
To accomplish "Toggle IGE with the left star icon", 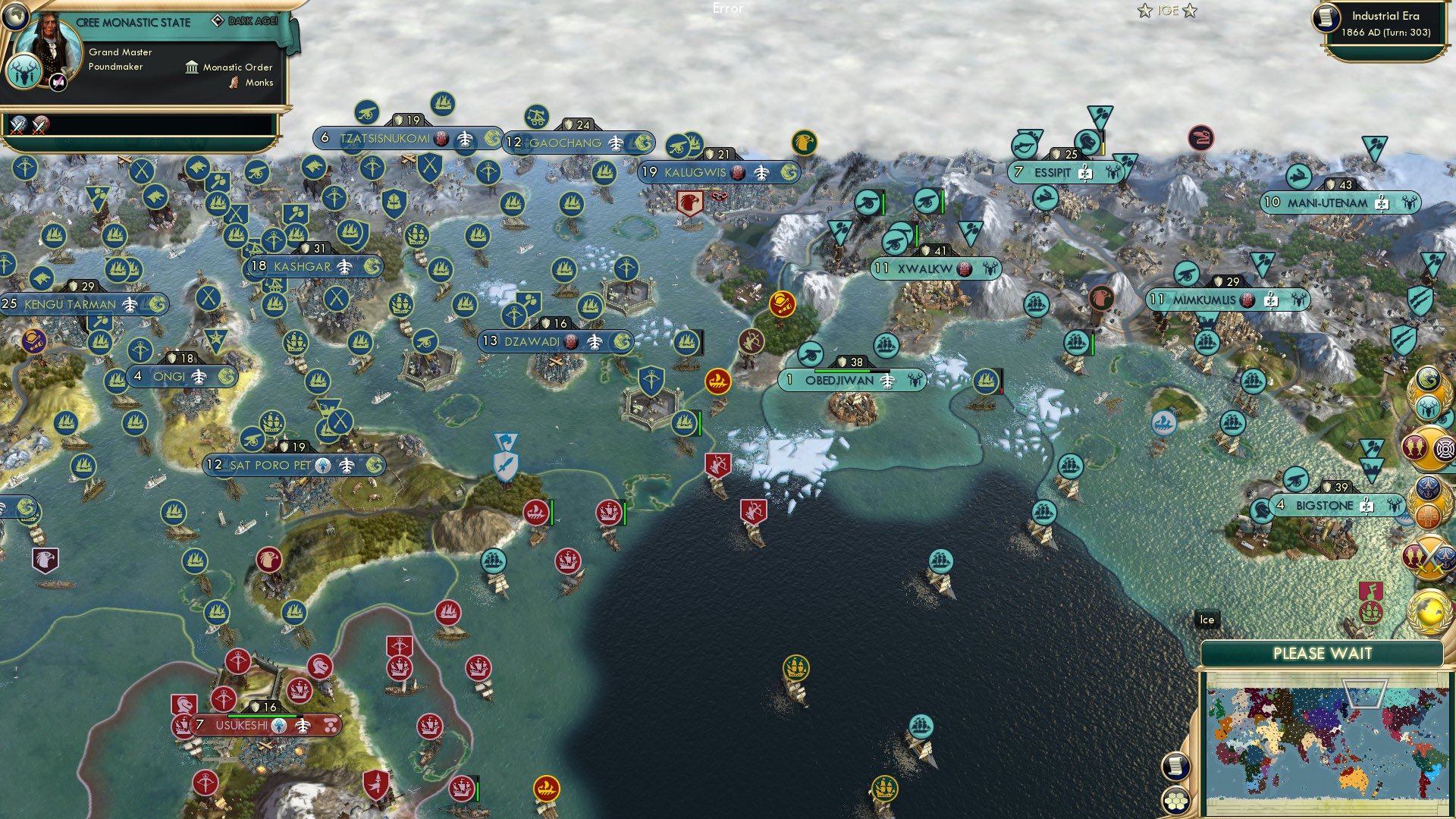I will tap(1143, 11).
